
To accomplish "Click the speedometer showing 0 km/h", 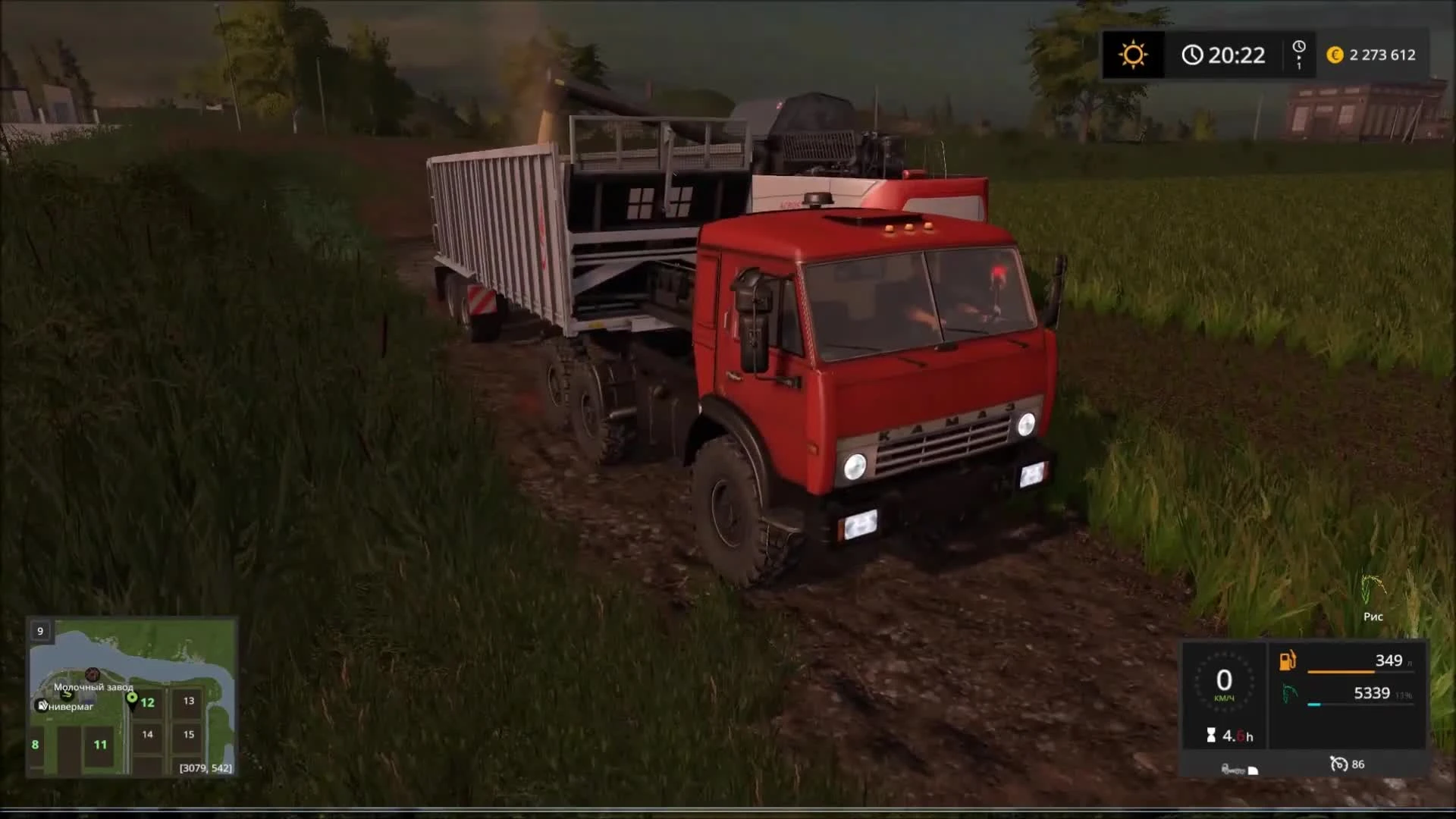I will pos(1224,680).
